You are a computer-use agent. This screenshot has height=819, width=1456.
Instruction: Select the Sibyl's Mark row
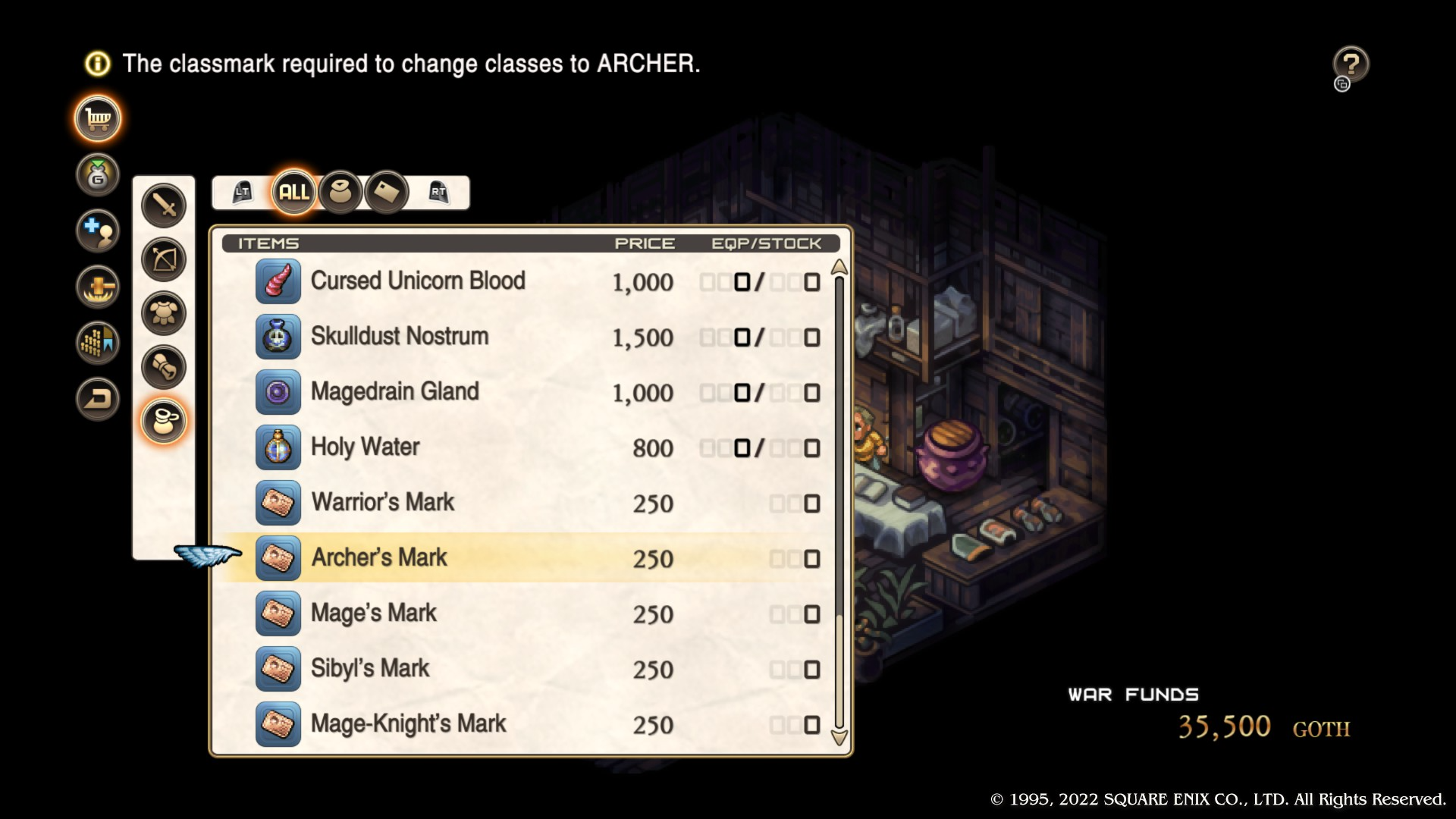click(370, 669)
